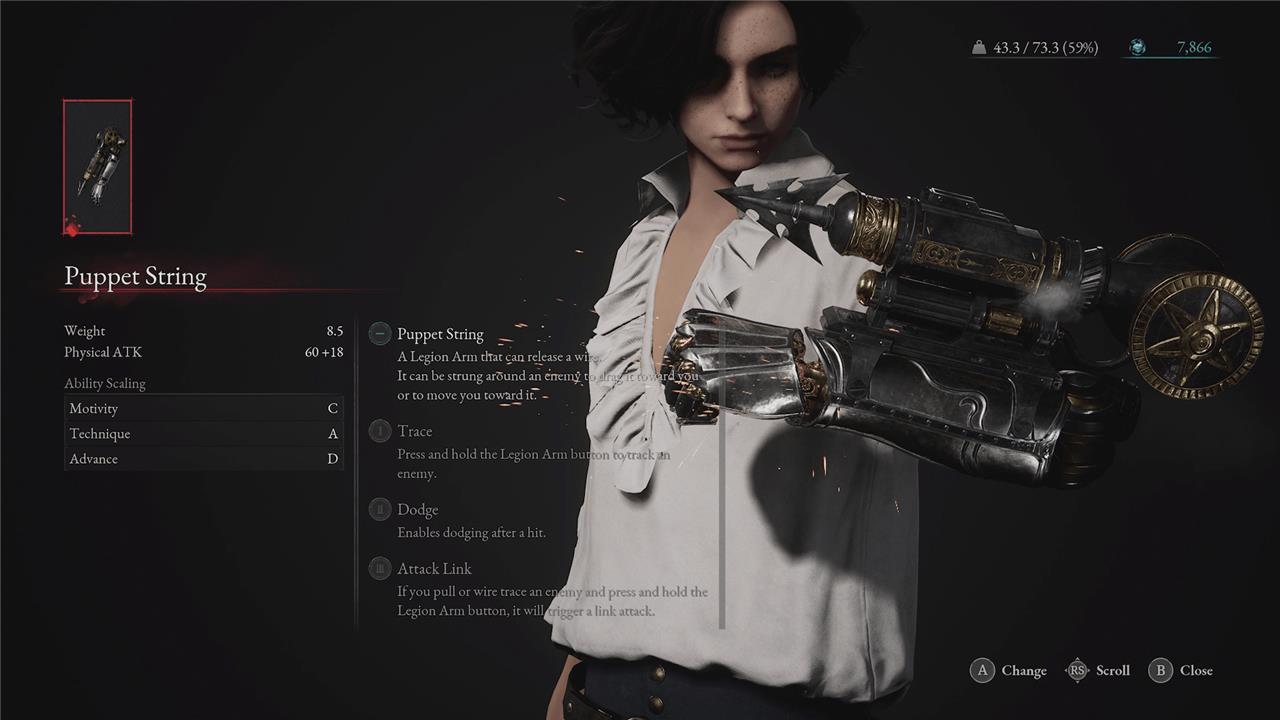Close the Legion Arm screen
The image size is (1280, 720).
point(1181,670)
